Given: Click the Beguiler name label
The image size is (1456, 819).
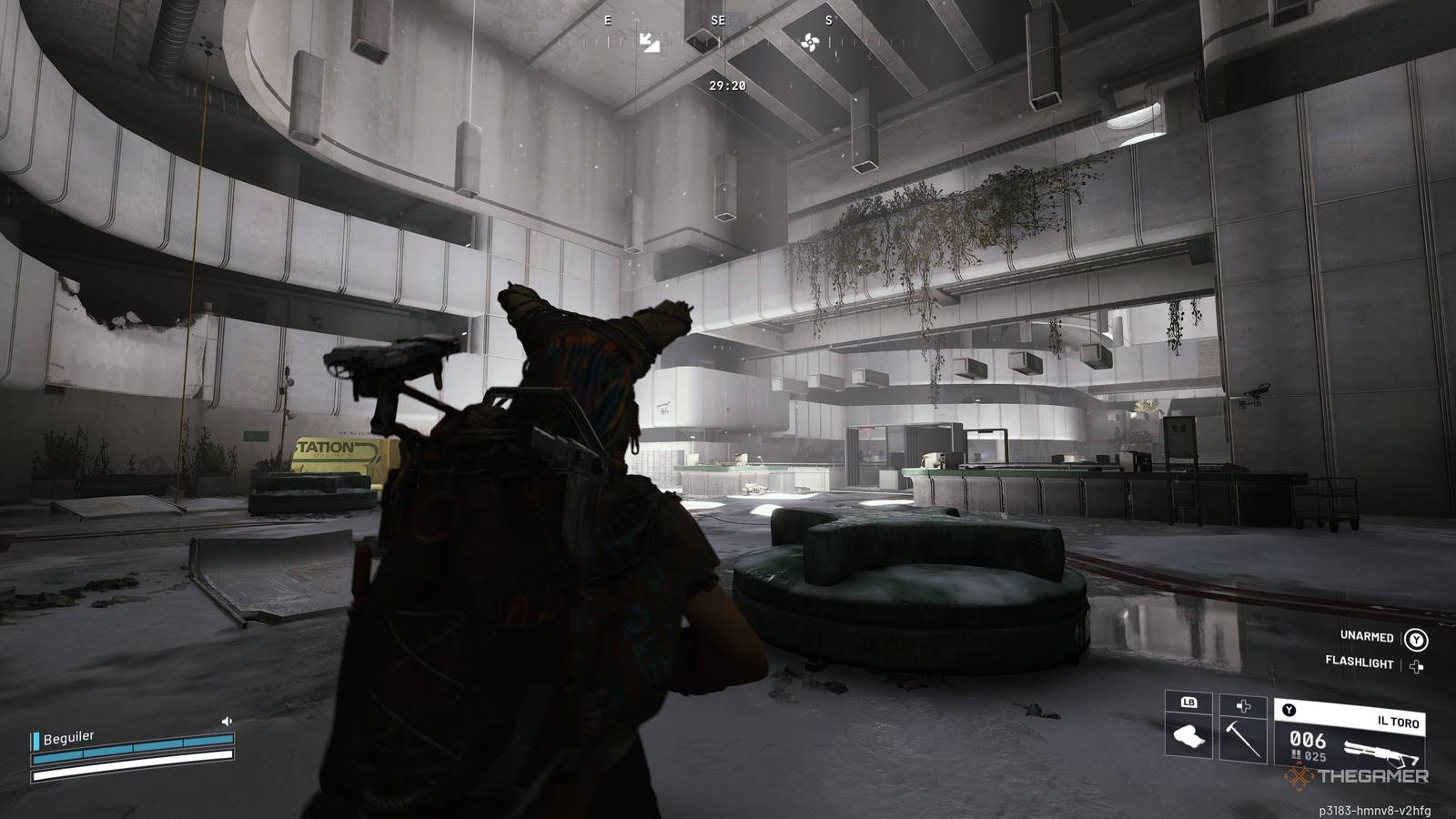Looking at the screenshot, I should pos(68,738).
